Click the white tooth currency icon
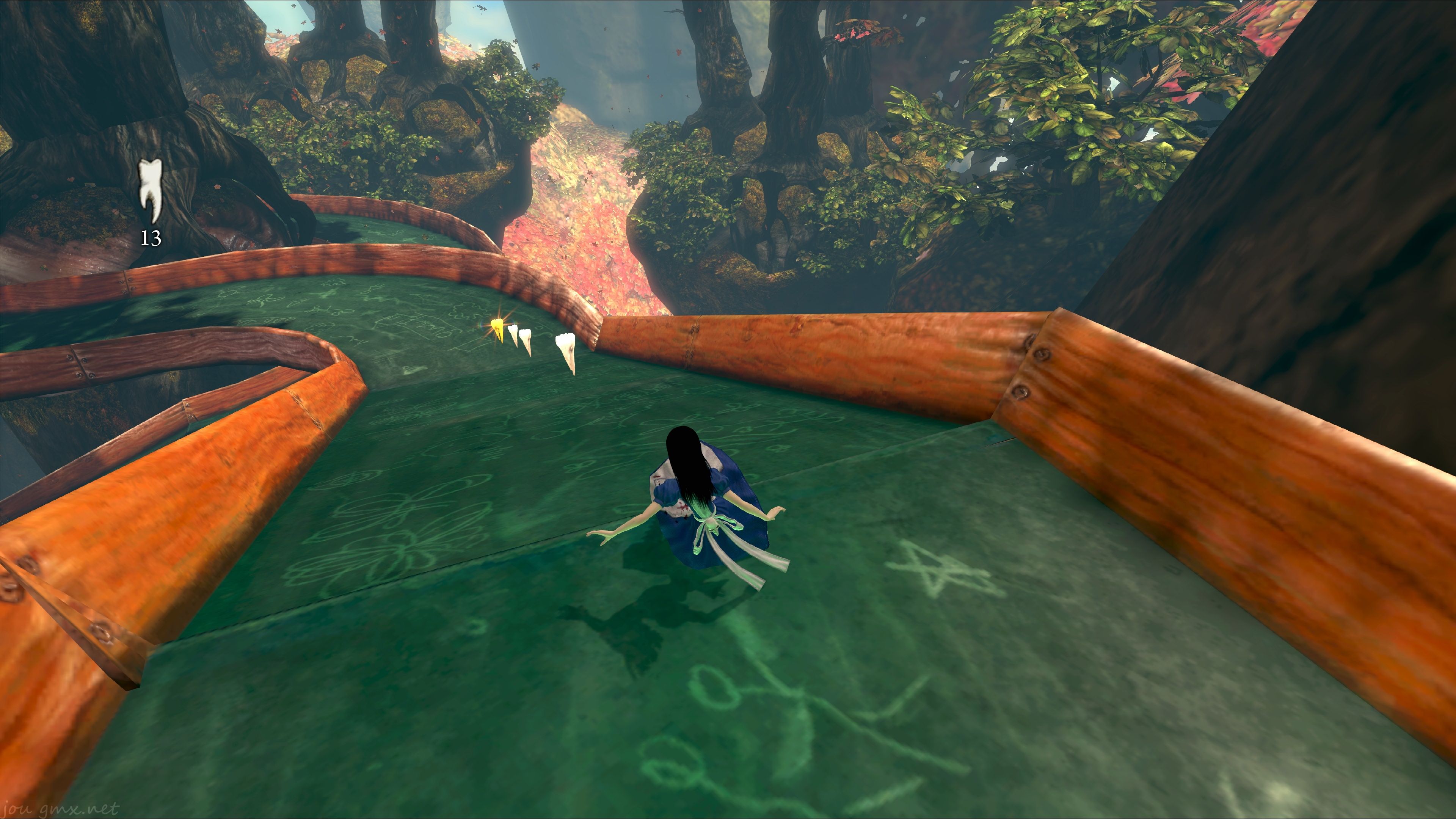1456x819 pixels. pos(151,190)
